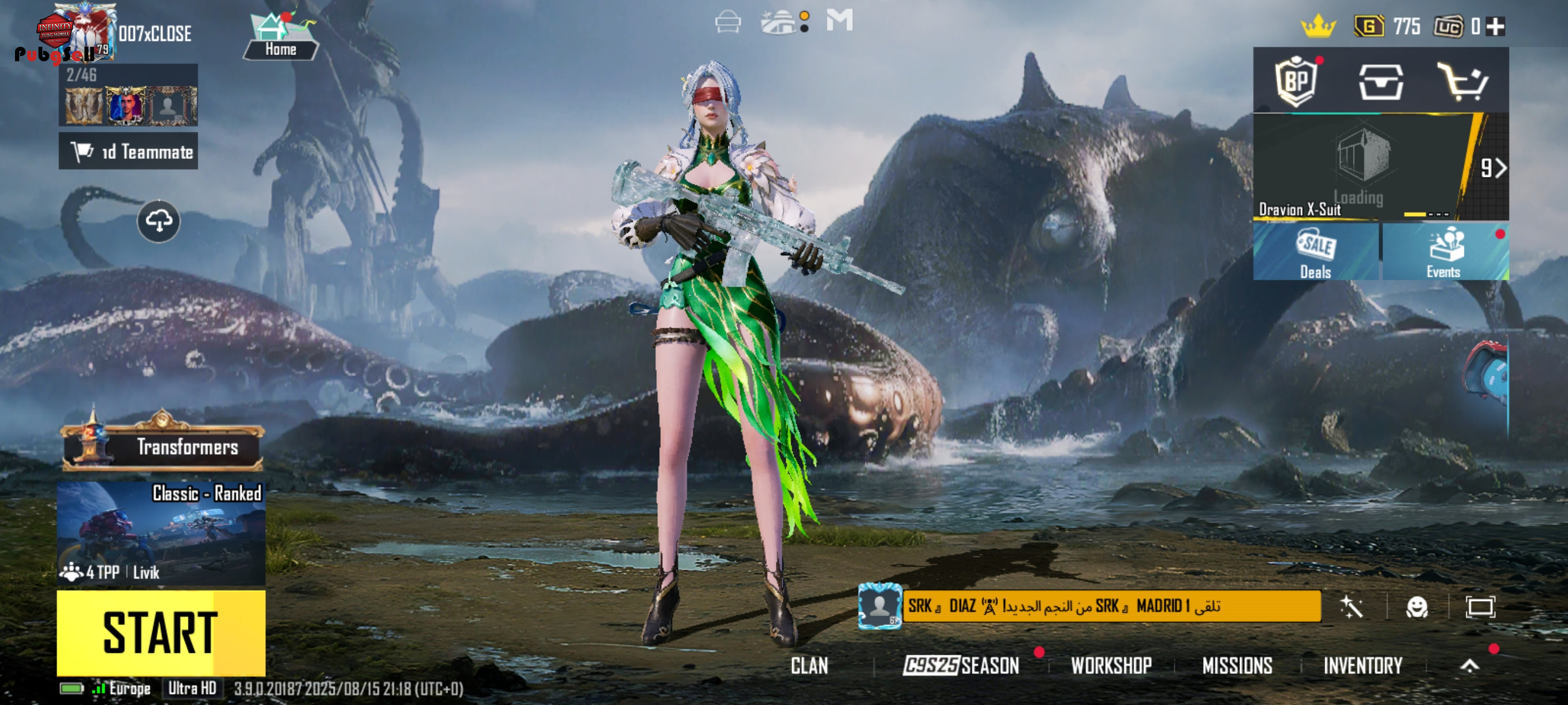1568x705 pixels.
Task: Open the CLAN menu
Action: tap(809, 666)
